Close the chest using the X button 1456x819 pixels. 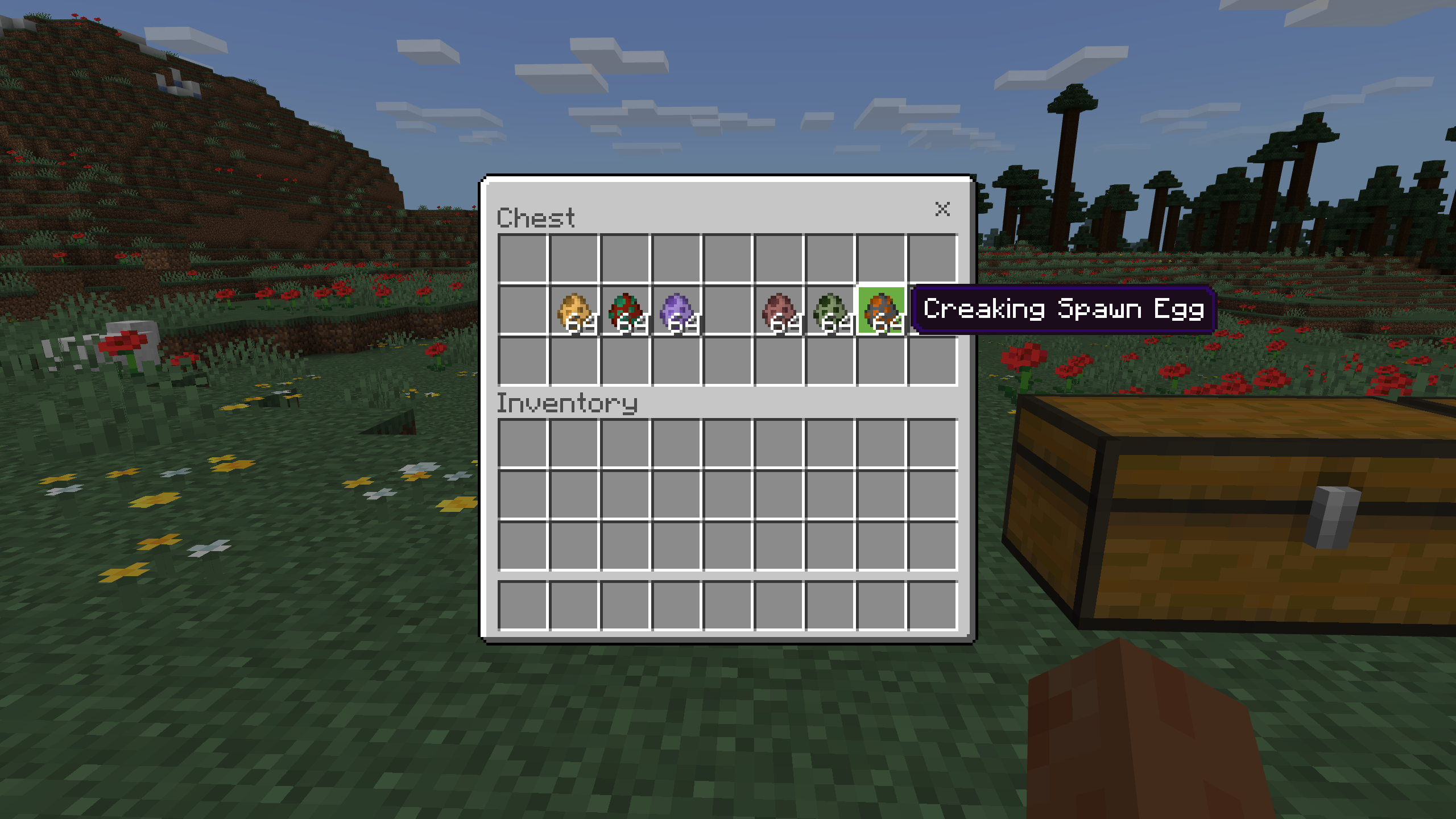coord(943,209)
